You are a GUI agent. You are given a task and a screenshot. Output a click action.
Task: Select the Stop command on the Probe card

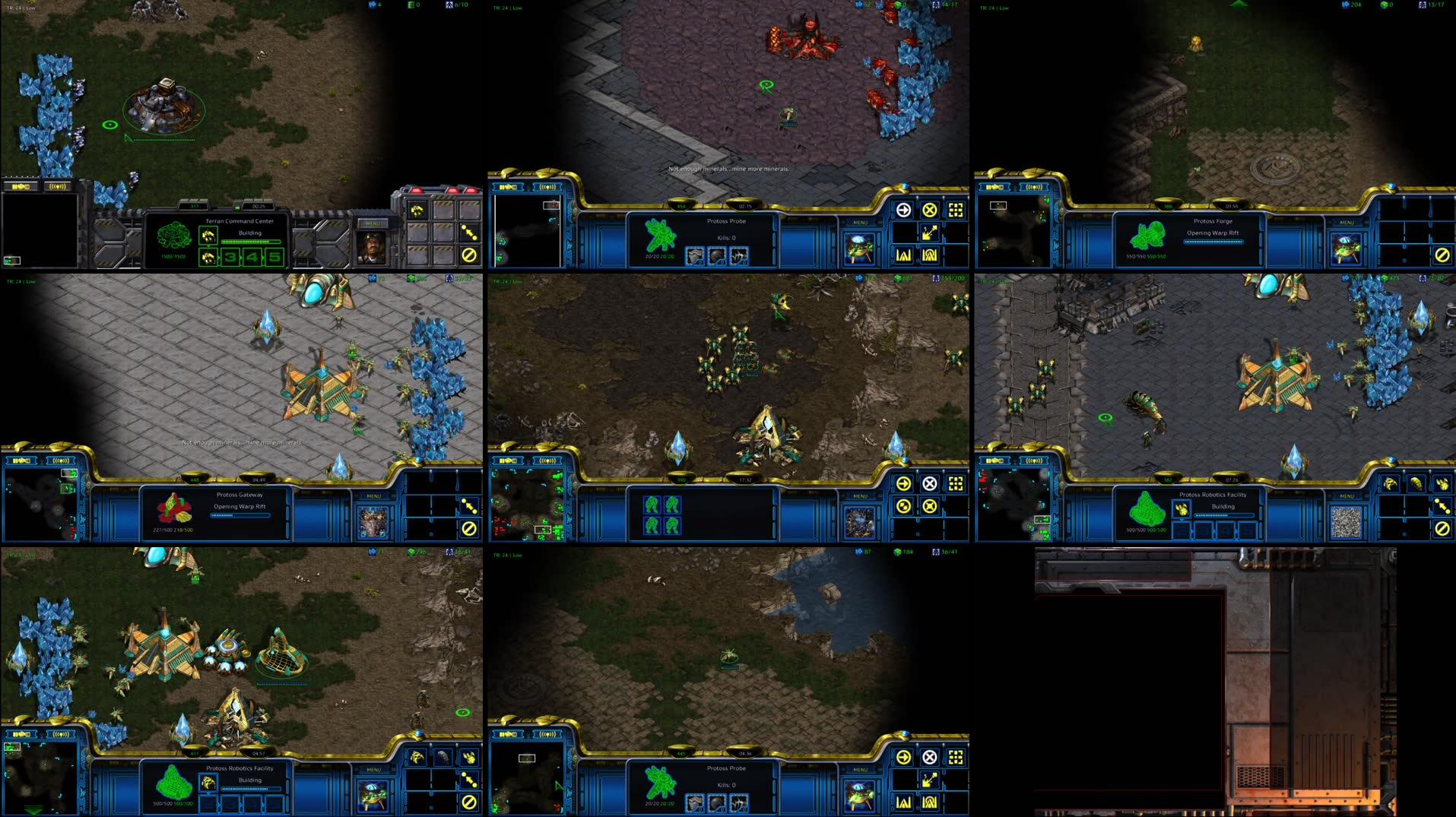(931, 209)
